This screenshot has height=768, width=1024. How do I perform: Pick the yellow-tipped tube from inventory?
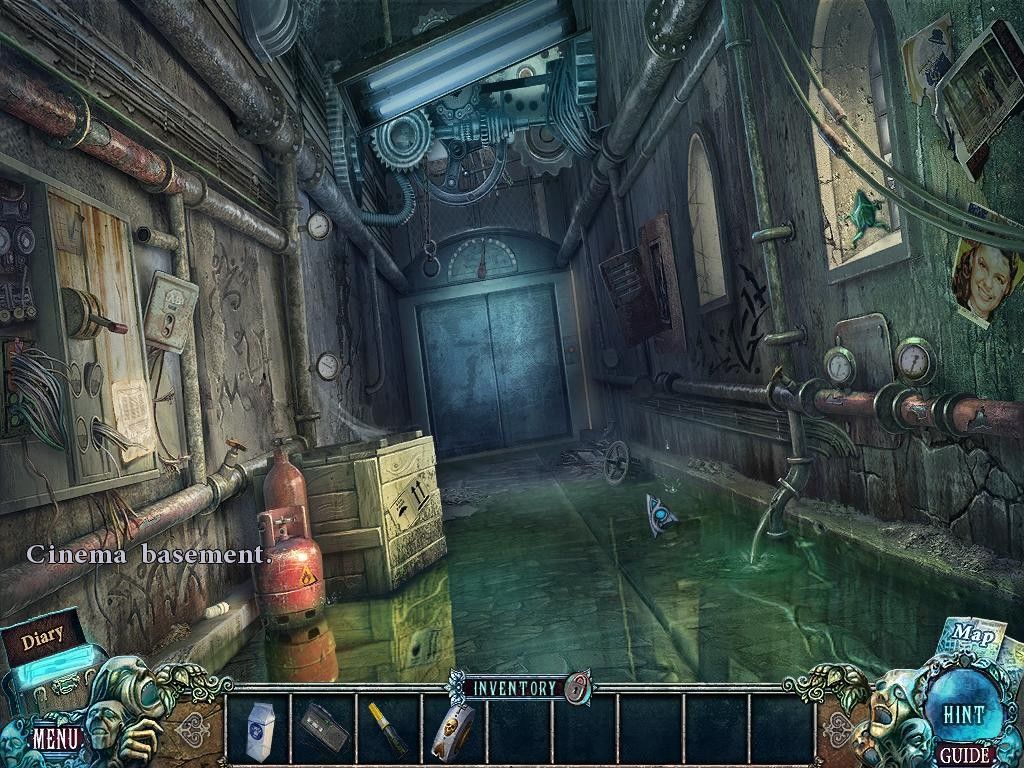click(x=389, y=729)
